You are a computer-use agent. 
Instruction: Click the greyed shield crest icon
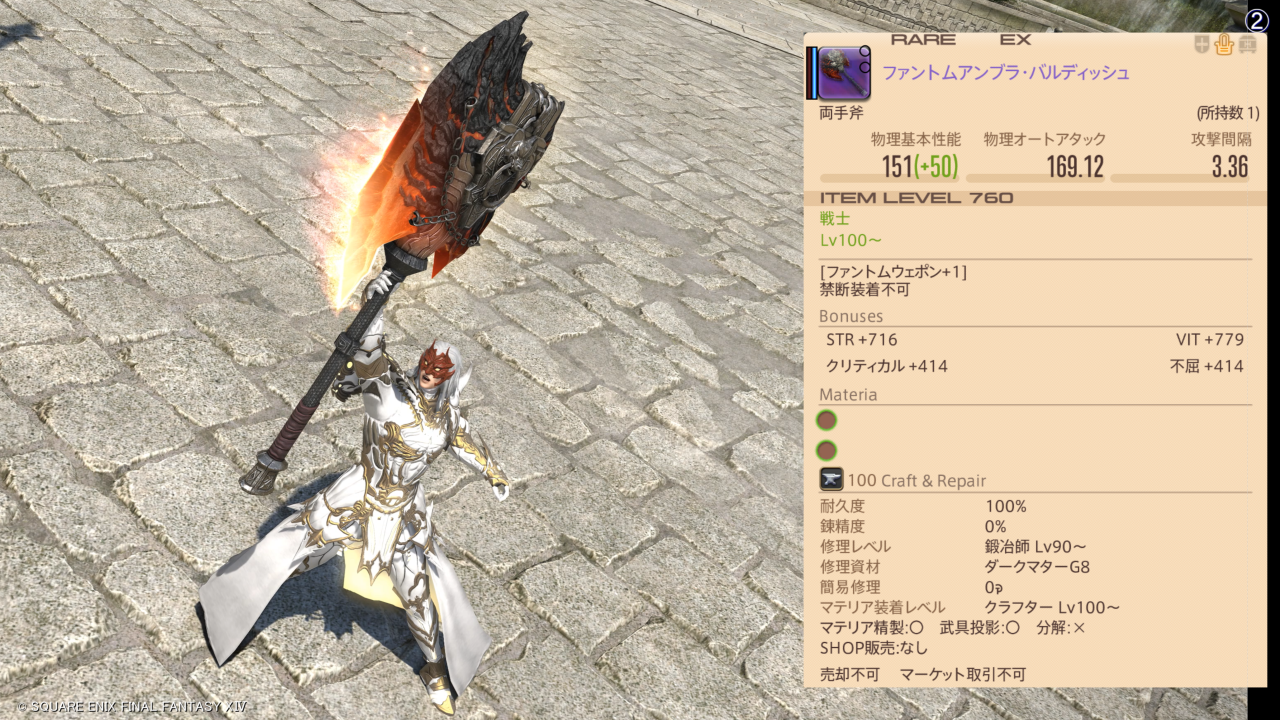click(1201, 45)
